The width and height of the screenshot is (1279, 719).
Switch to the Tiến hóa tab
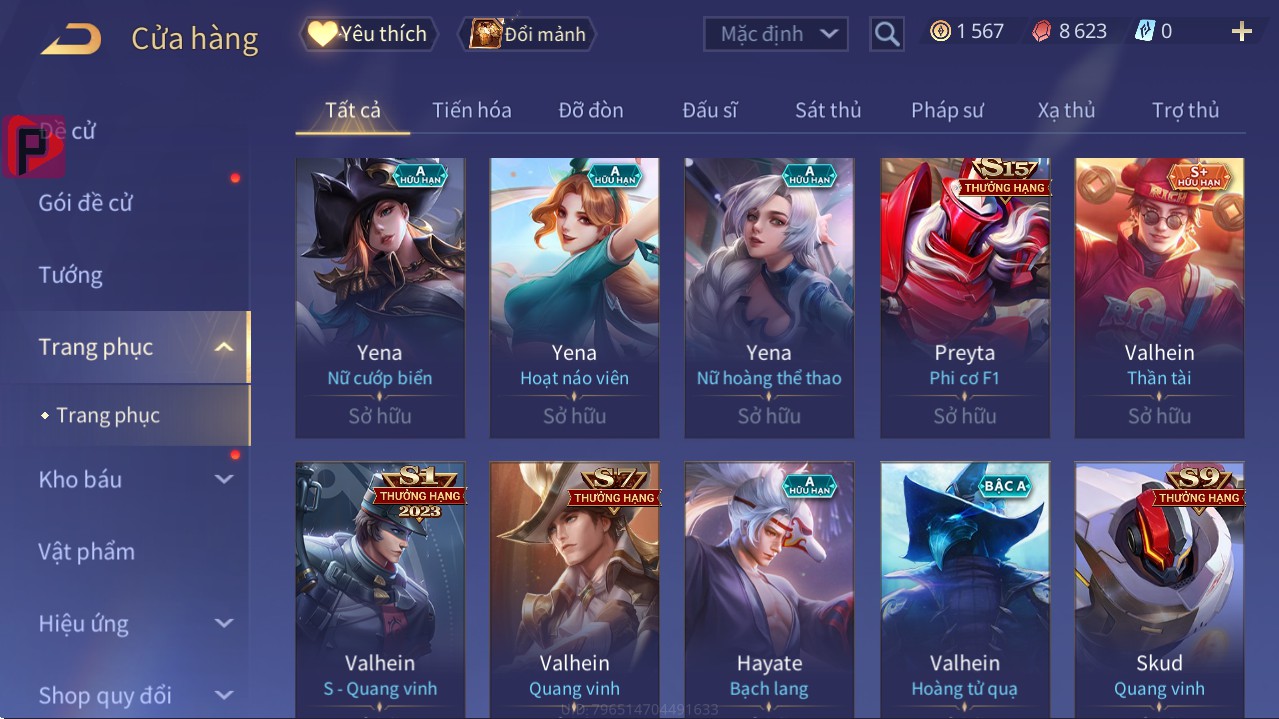point(471,110)
